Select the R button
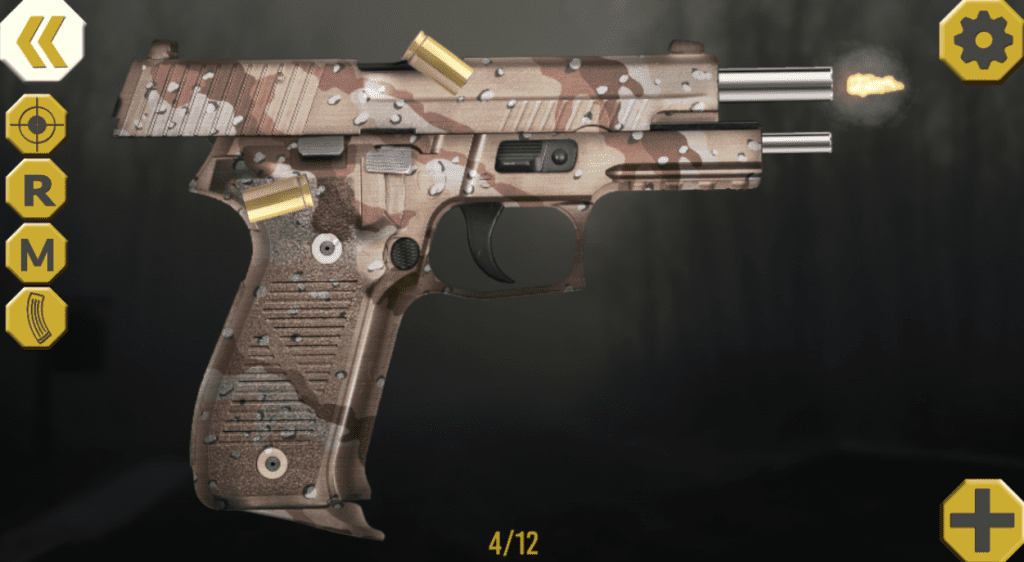 tap(37, 189)
